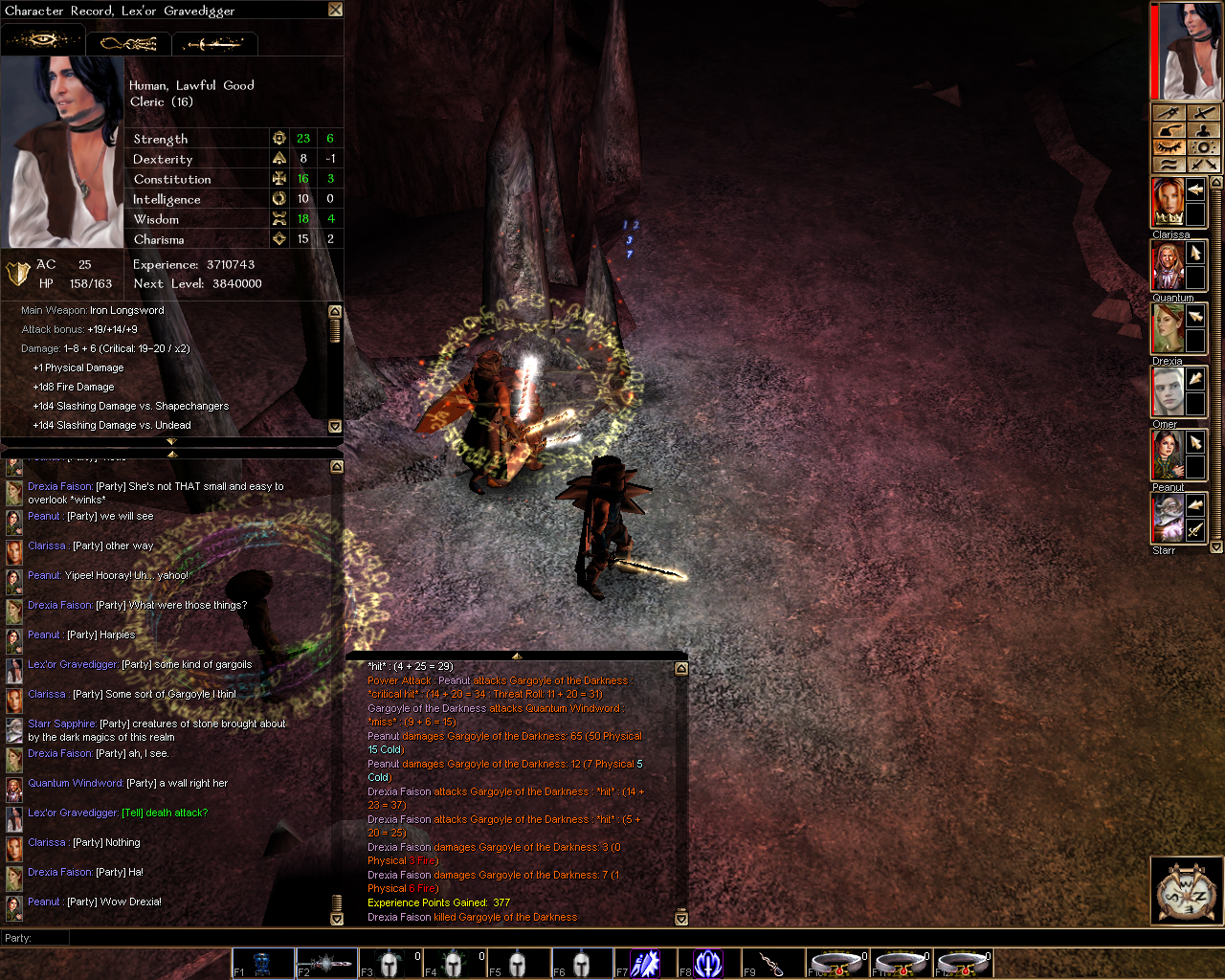
Task: Switch to the eye tab of Character Record
Action: pyautogui.click(x=43, y=41)
